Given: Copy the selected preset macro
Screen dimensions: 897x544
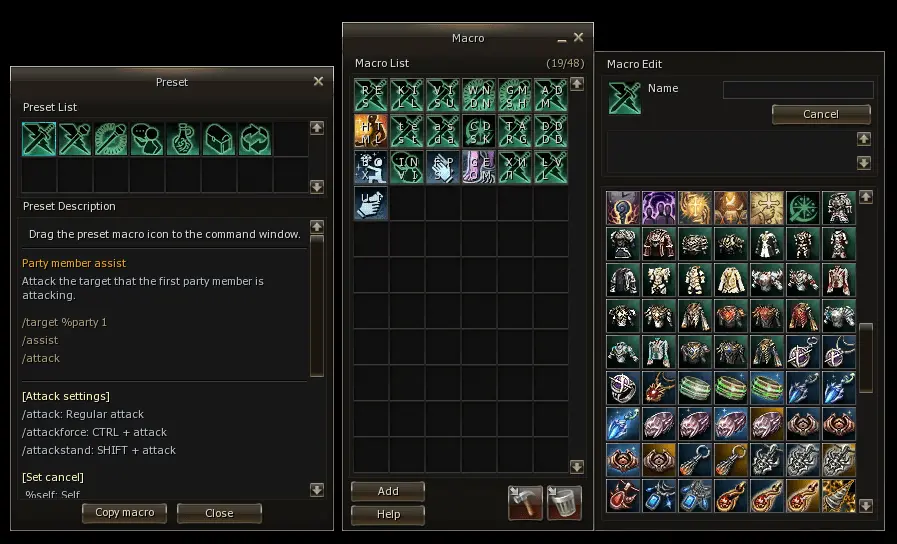Looking at the screenshot, I should click(125, 513).
